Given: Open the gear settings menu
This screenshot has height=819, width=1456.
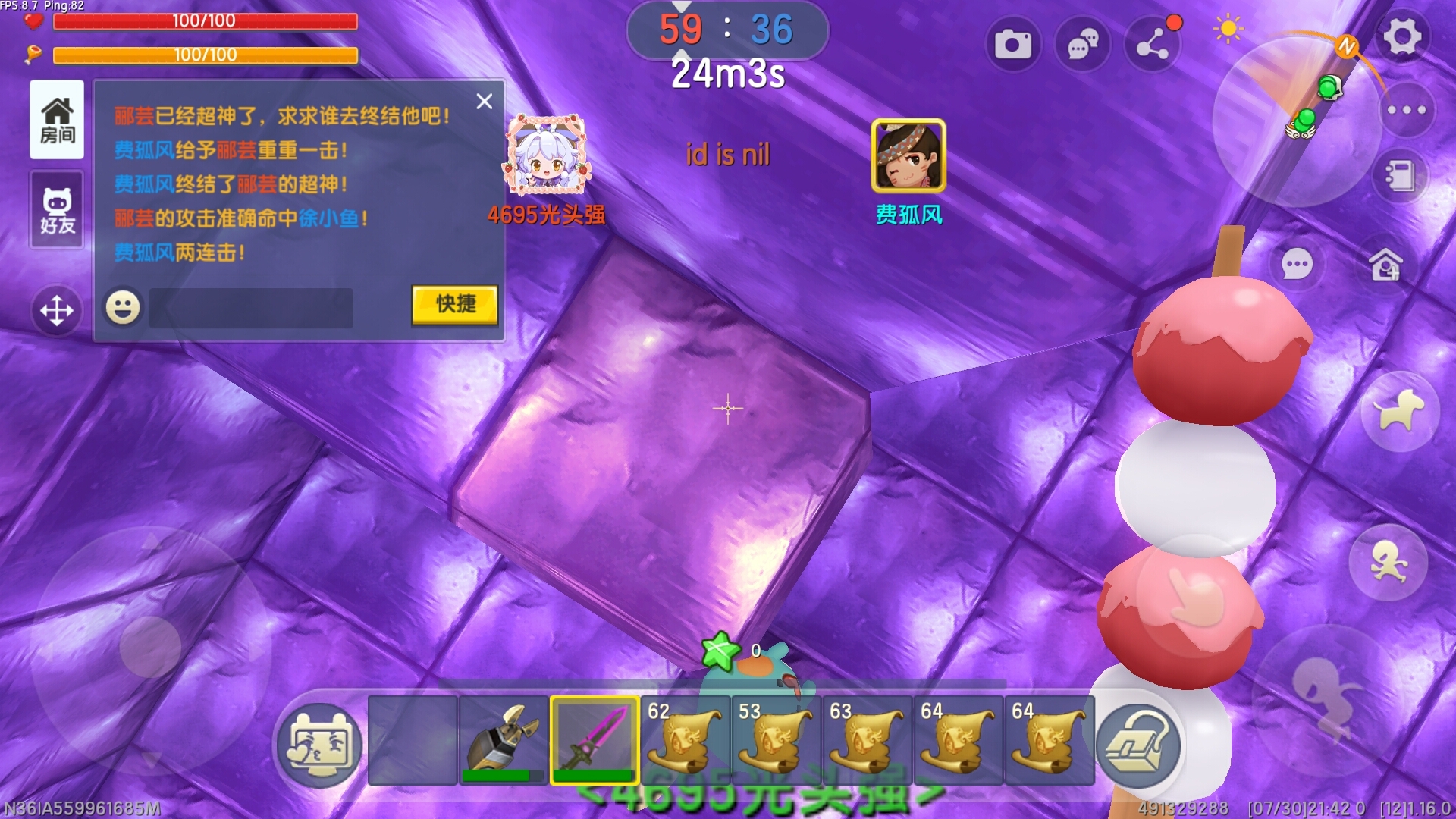Looking at the screenshot, I should (1401, 36).
